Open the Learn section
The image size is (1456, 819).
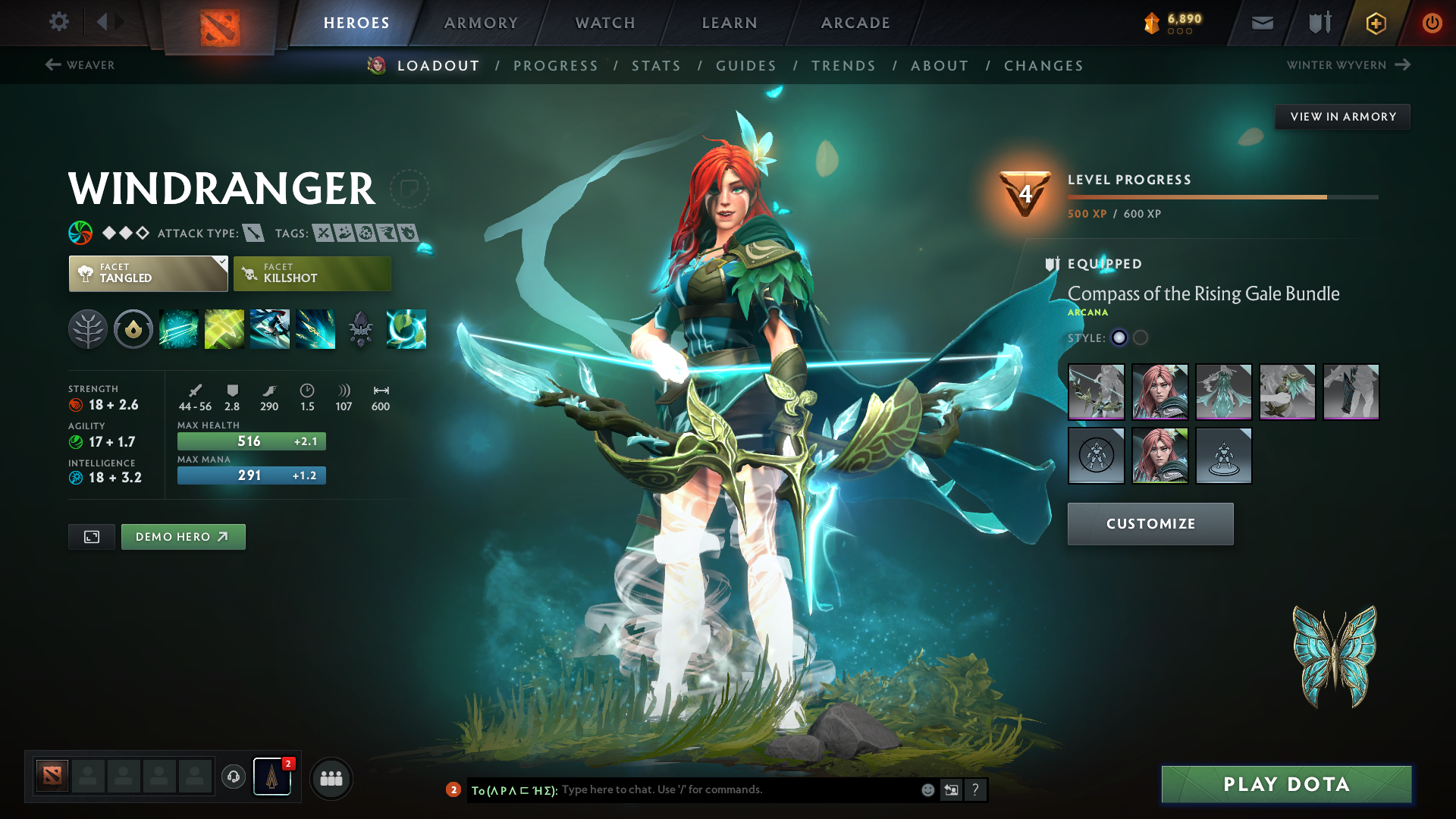(x=730, y=23)
